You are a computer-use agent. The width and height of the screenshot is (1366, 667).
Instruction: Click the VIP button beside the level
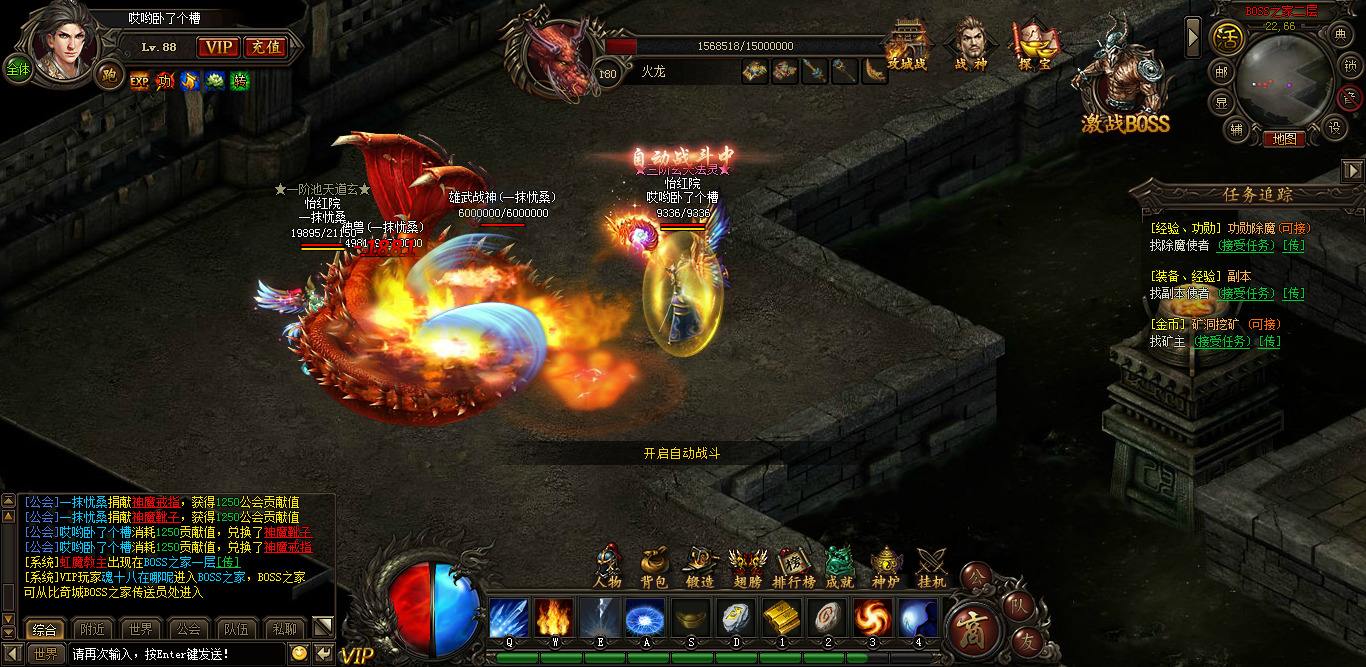click(x=217, y=47)
